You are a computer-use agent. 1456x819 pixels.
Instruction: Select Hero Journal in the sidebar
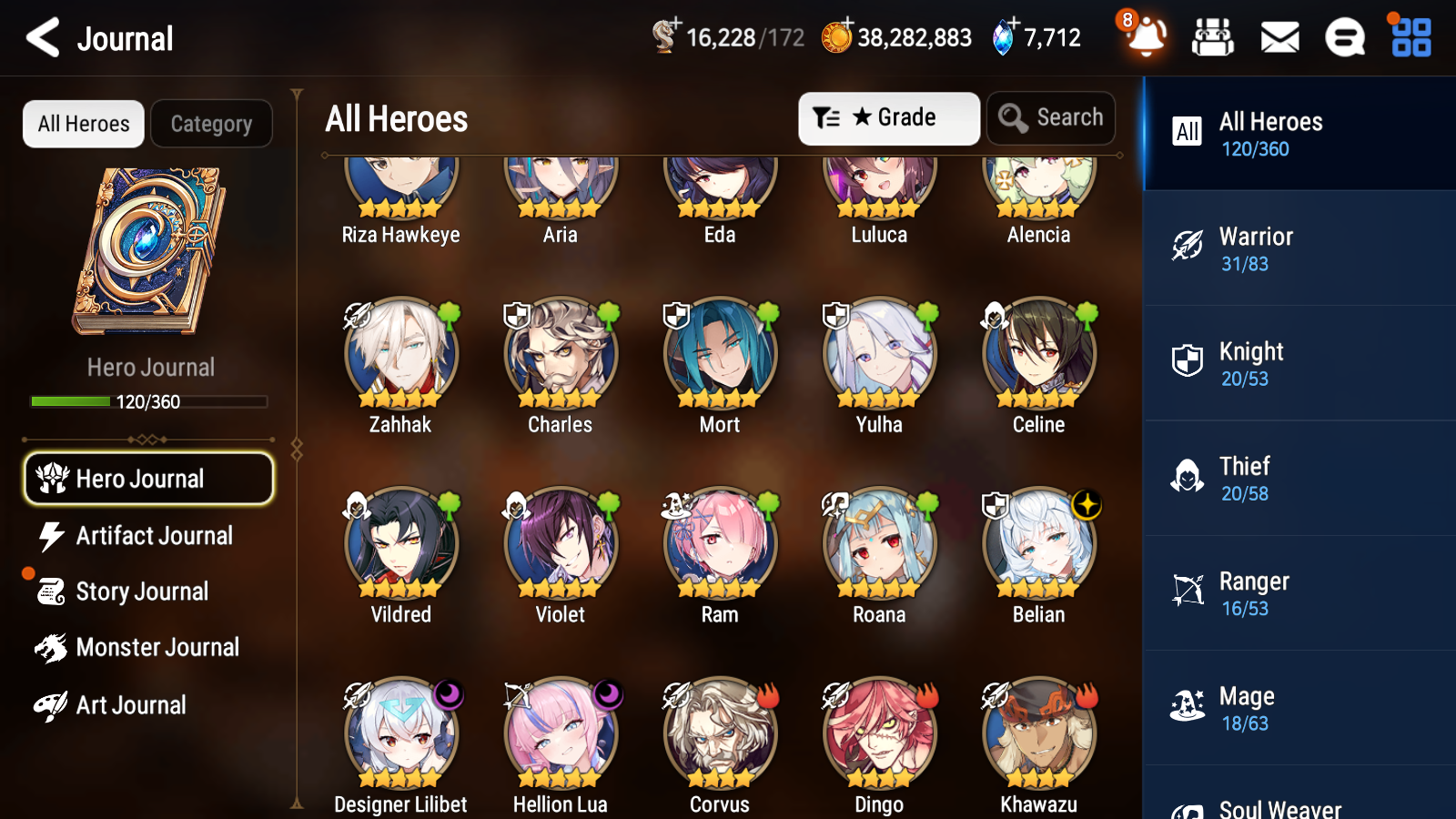coord(148,478)
